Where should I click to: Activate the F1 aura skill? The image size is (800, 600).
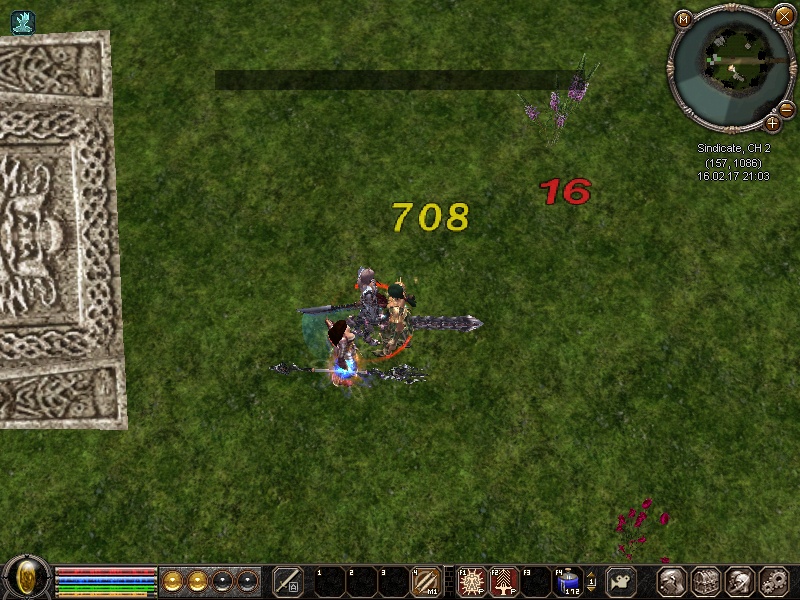471,580
